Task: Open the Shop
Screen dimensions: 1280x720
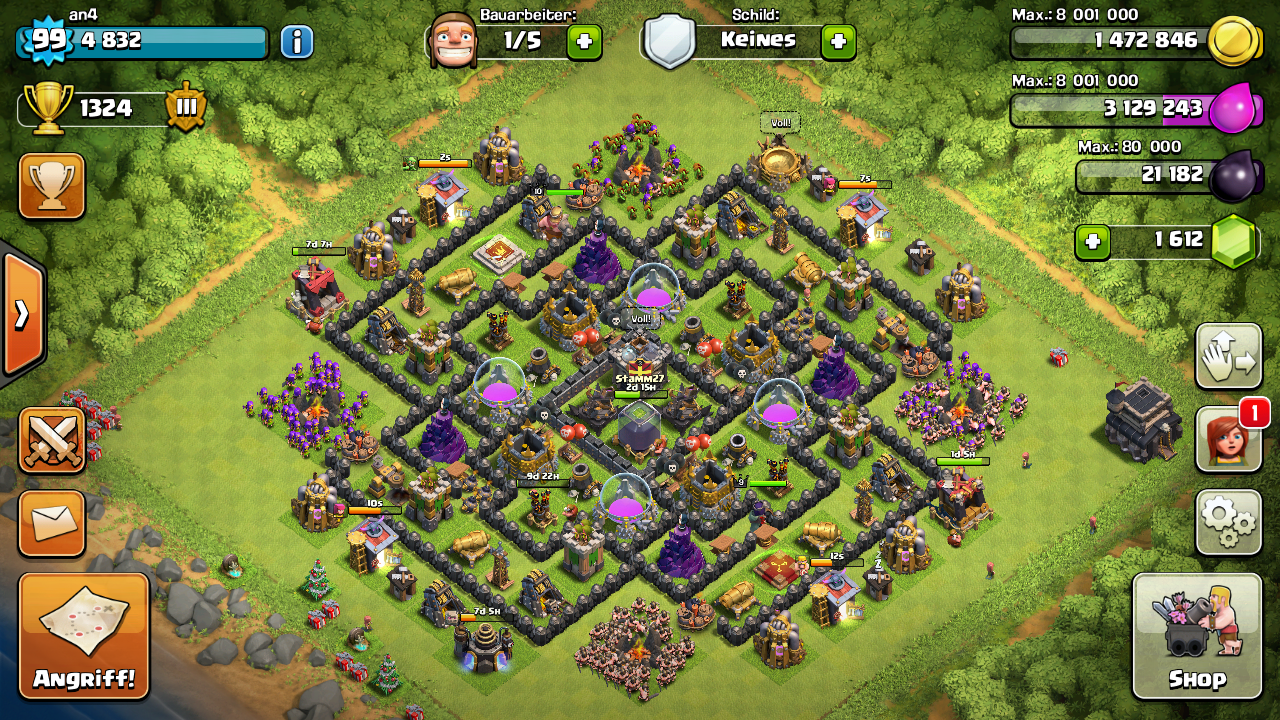Action: tap(1196, 635)
